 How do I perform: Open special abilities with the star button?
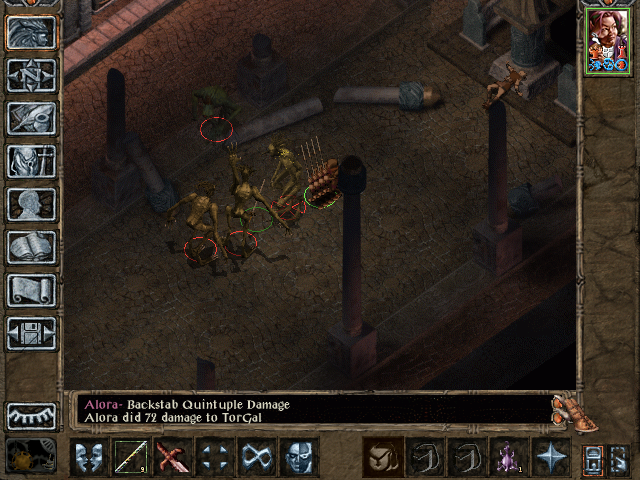click(551, 457)
